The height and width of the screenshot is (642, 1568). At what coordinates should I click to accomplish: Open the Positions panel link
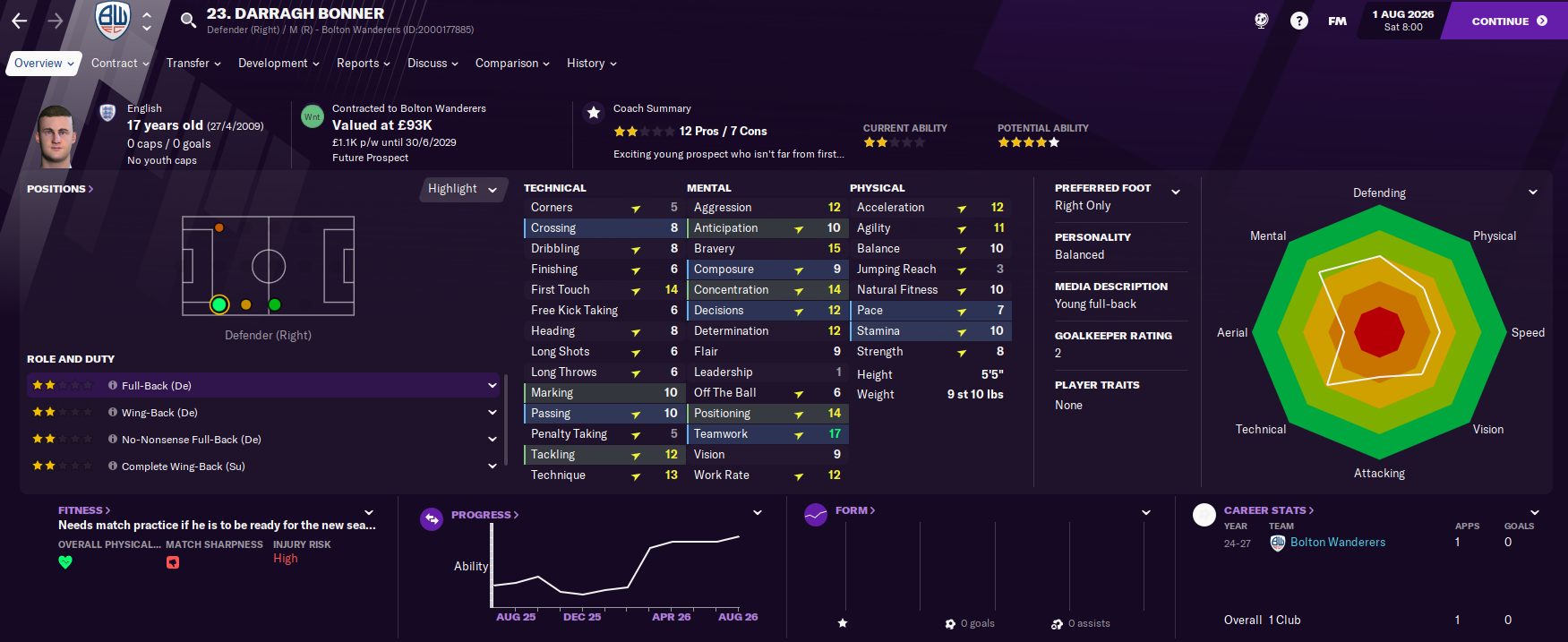[60, 189]
